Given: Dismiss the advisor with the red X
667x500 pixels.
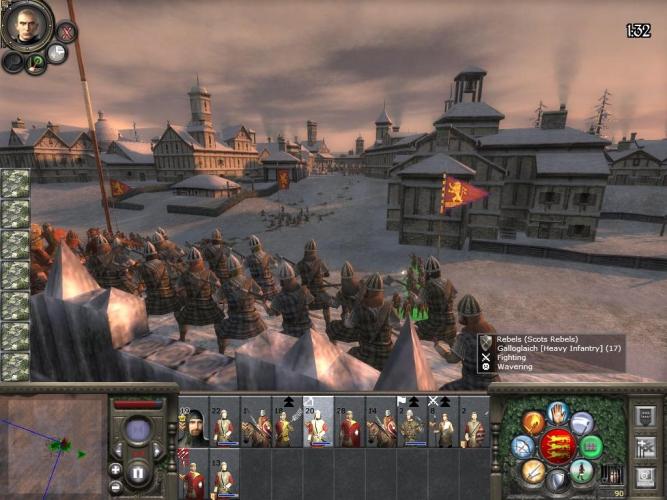Looking at the screenshot, I should coord(66,32).
